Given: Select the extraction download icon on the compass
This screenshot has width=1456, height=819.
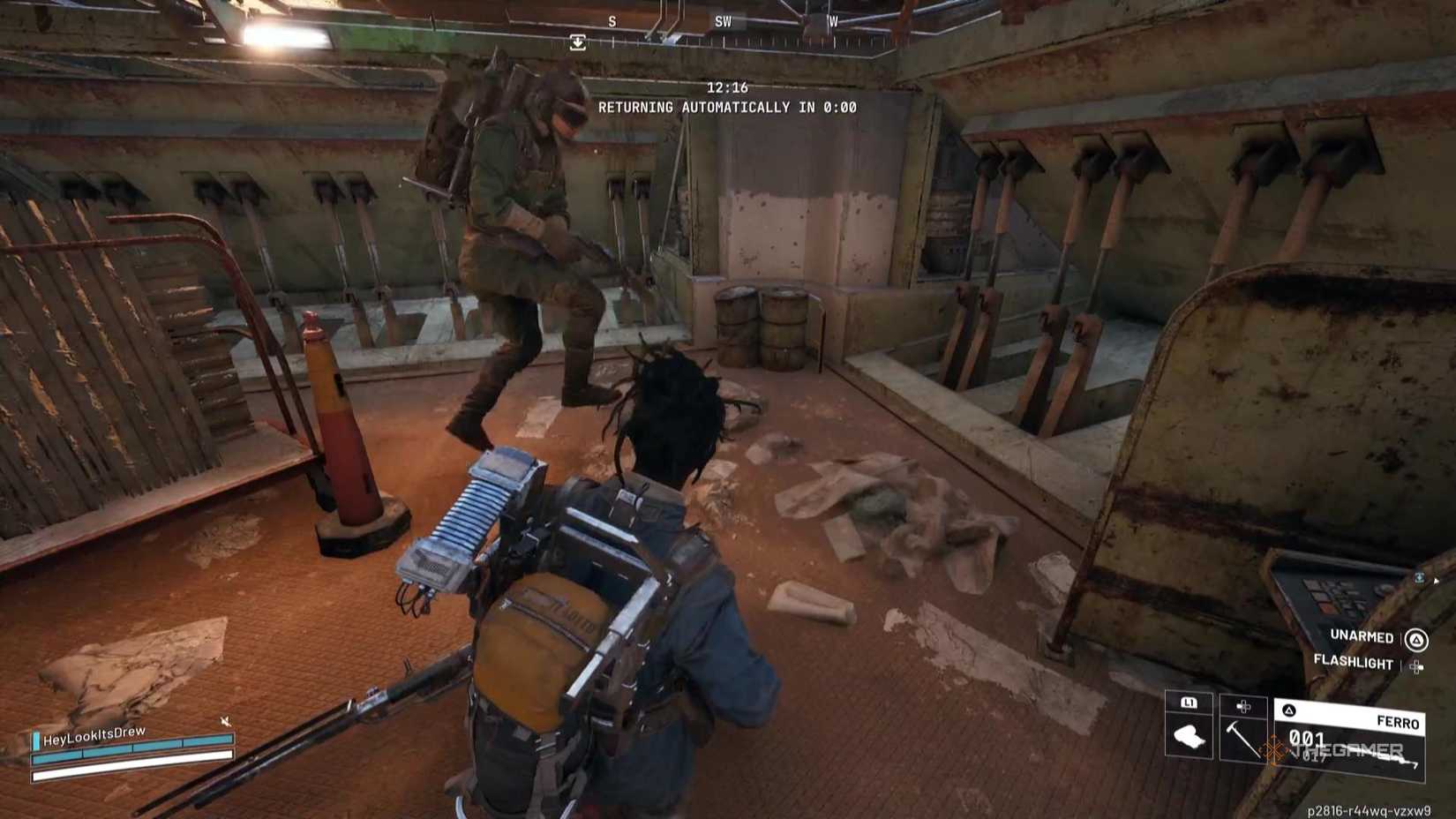Looking at the screenshot, I should (x=579, y=41).
